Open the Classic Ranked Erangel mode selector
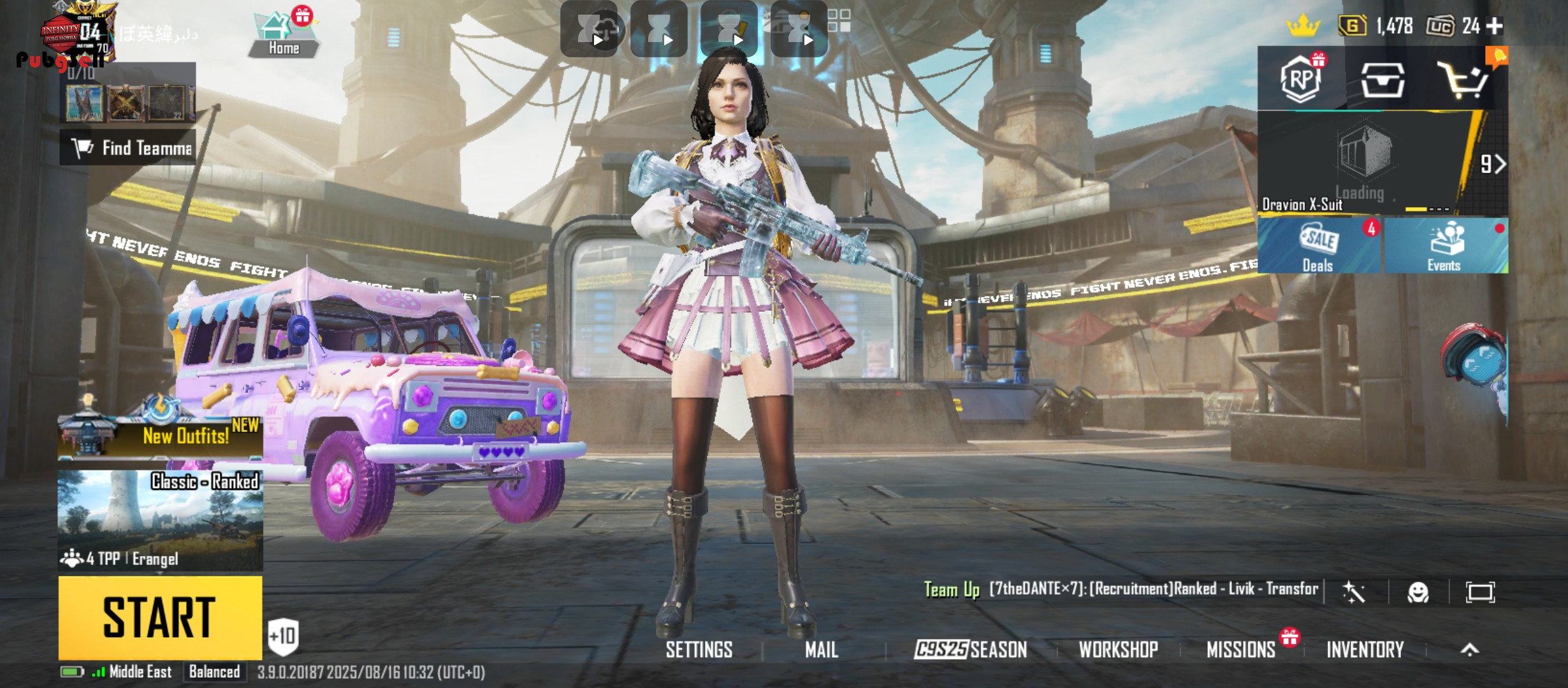This screenshot has height=688, width=1568. click(x=160, y=520)
